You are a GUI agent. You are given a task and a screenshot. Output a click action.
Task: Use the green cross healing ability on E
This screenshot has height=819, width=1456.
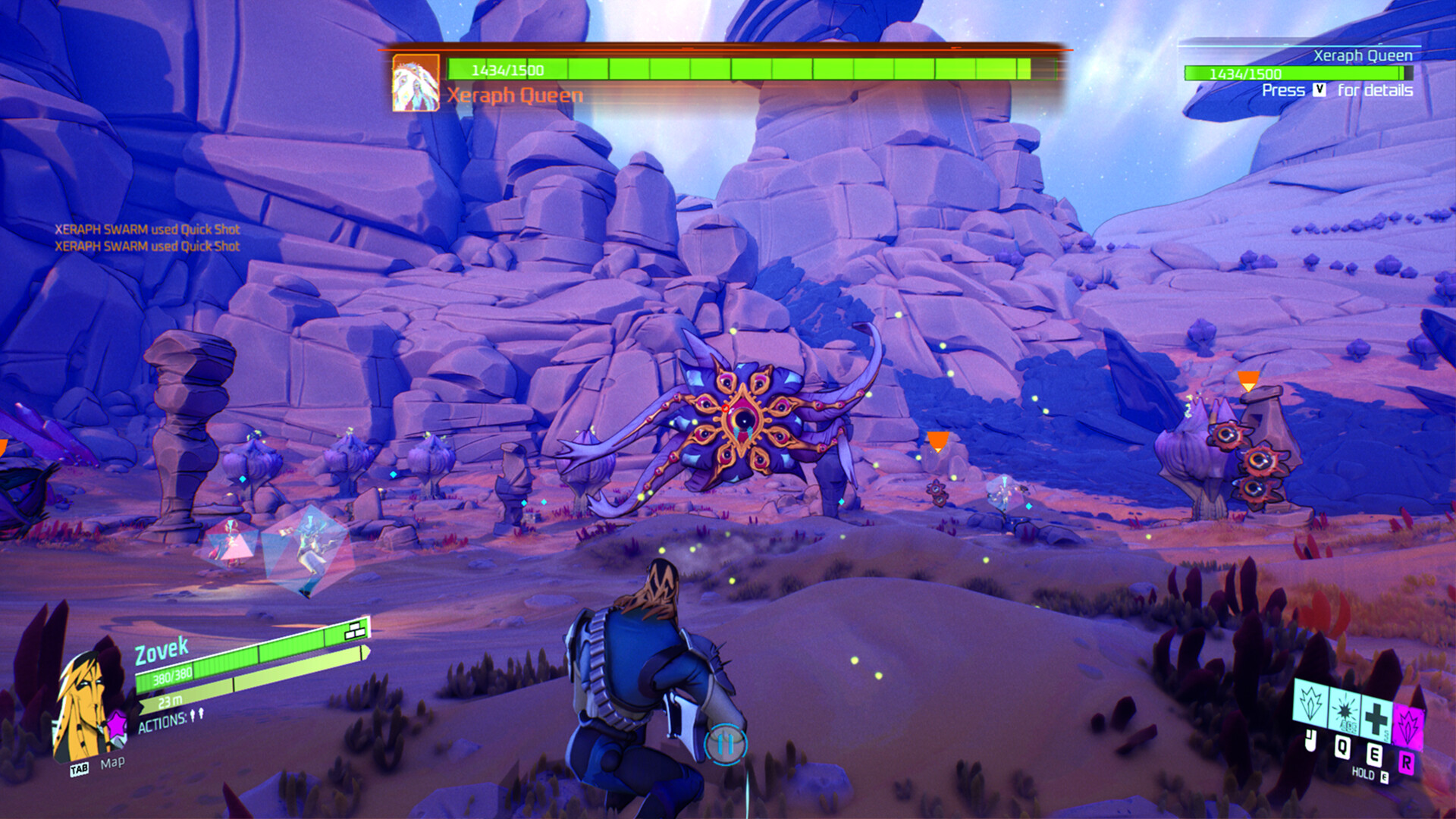(x=1375, y=717)
